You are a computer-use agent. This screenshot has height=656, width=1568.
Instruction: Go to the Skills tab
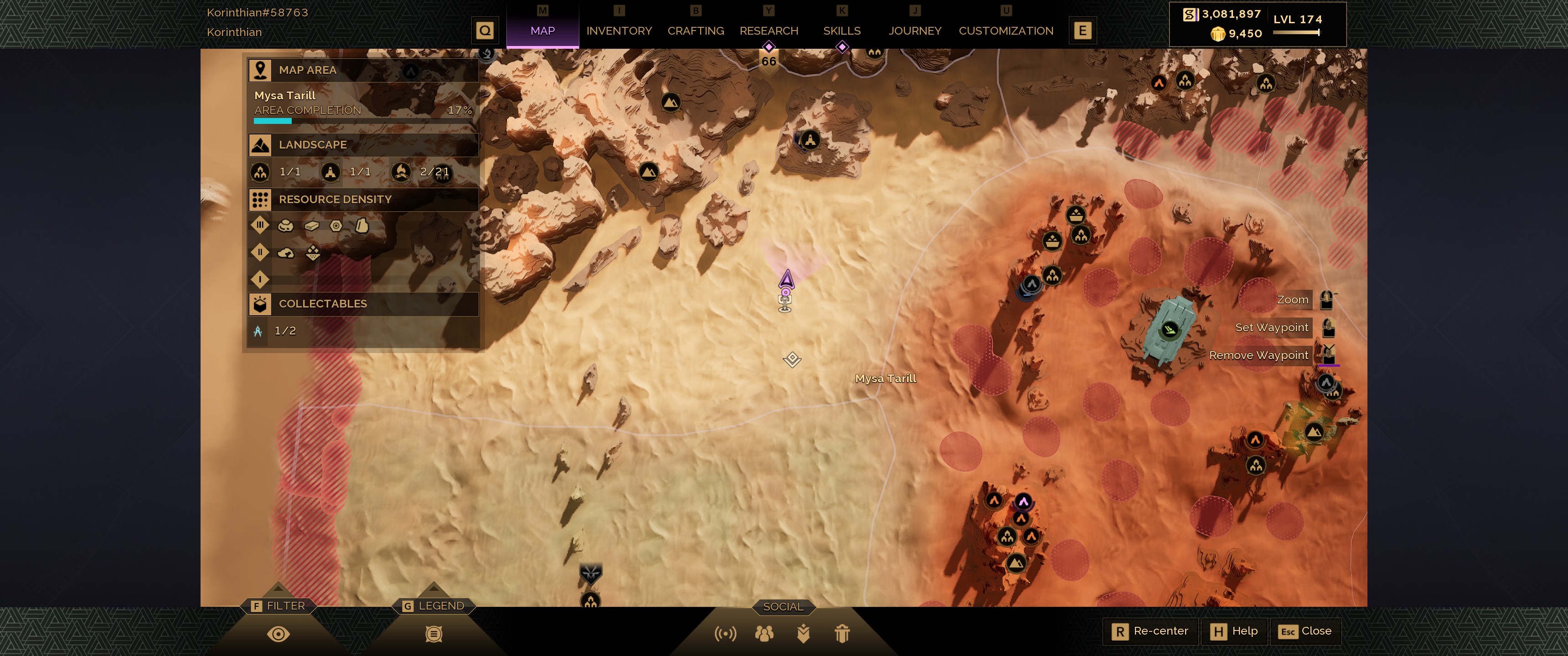[x=841, y=31]
